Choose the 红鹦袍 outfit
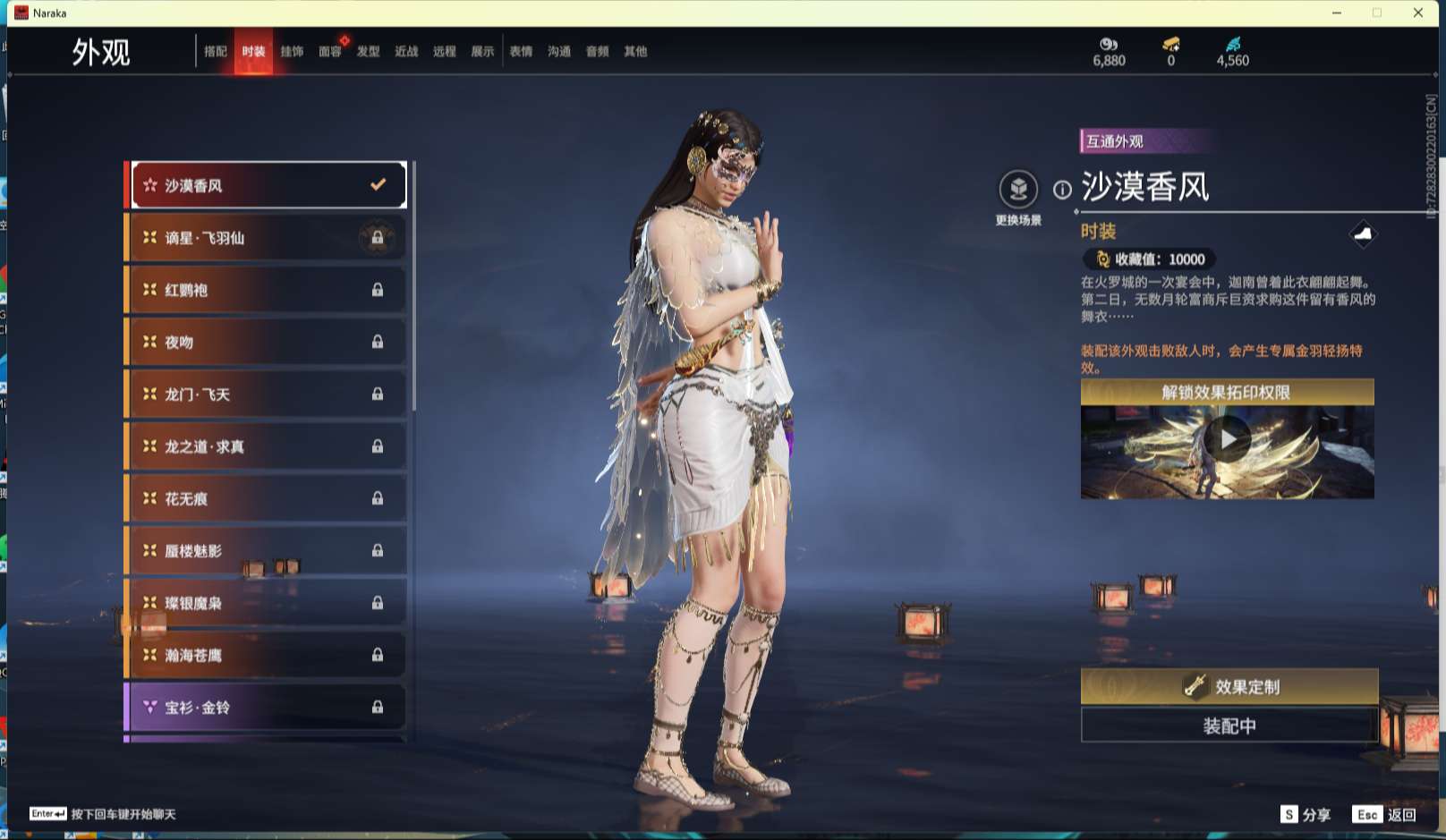This screenshot has width=1446, height=840. [x=266, y=290]
